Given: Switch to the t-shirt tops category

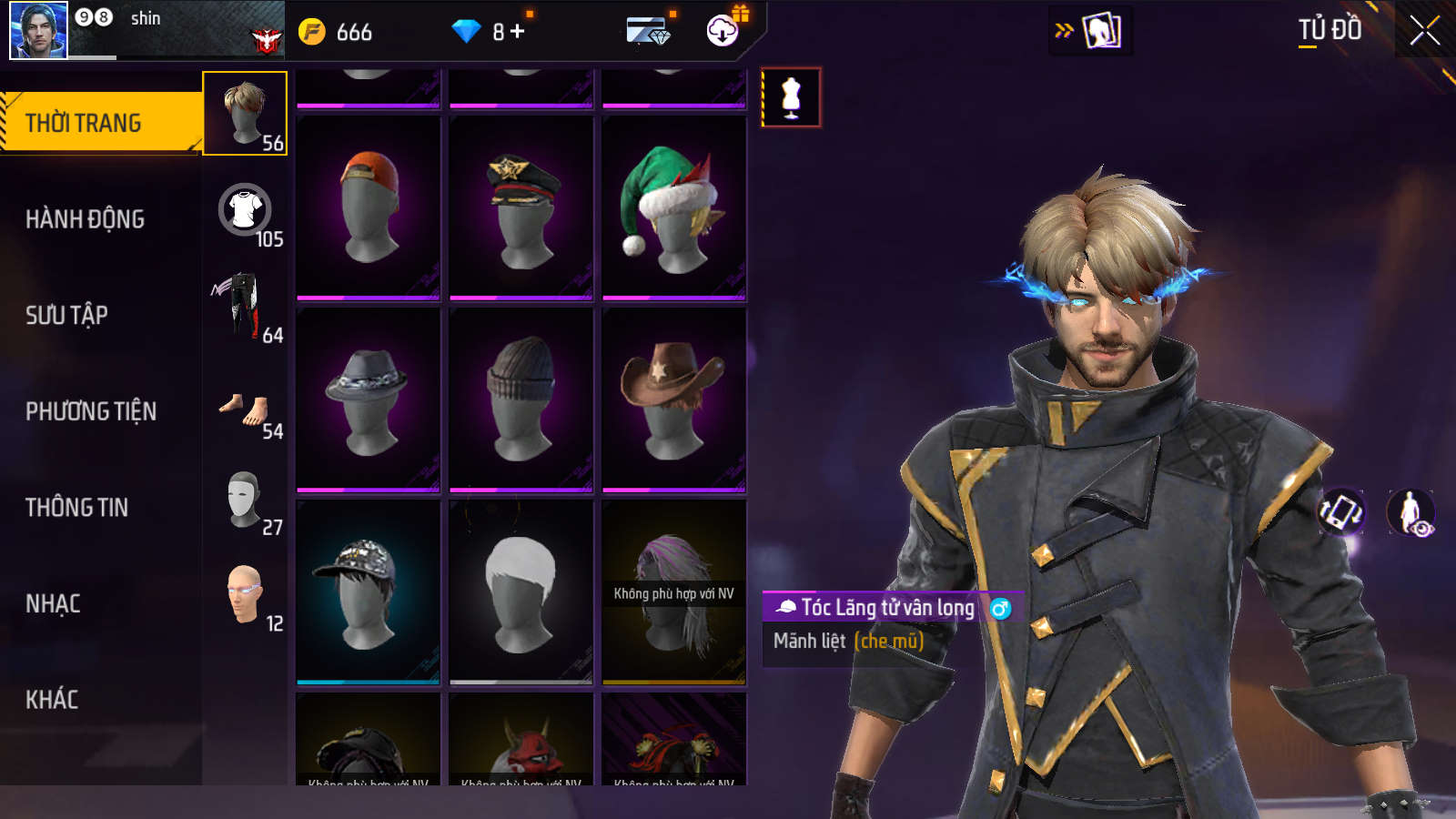Looking at the screenshot, I should [246, 211].
